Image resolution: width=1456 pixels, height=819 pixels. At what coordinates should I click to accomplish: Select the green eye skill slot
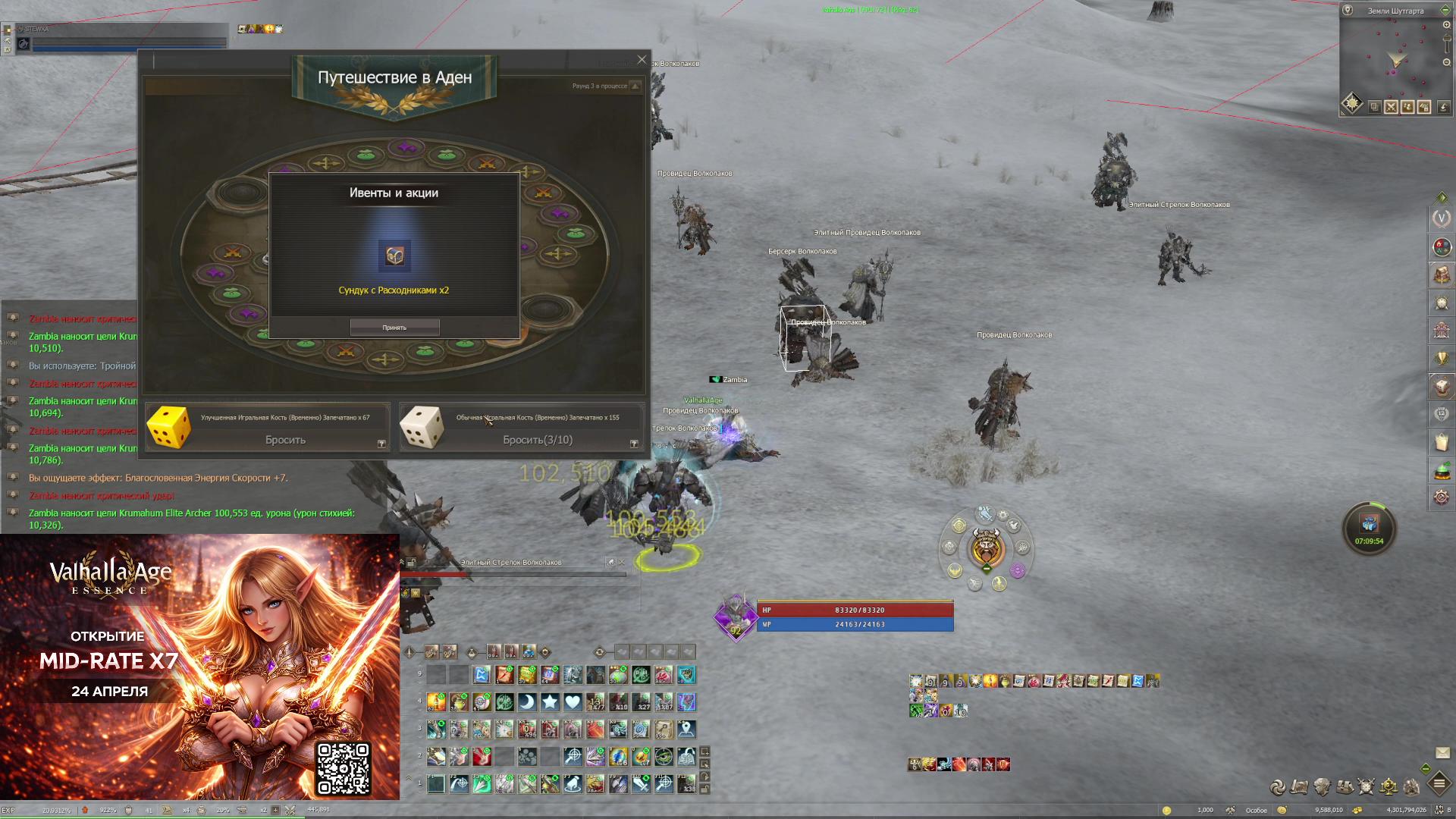(664, 757)
